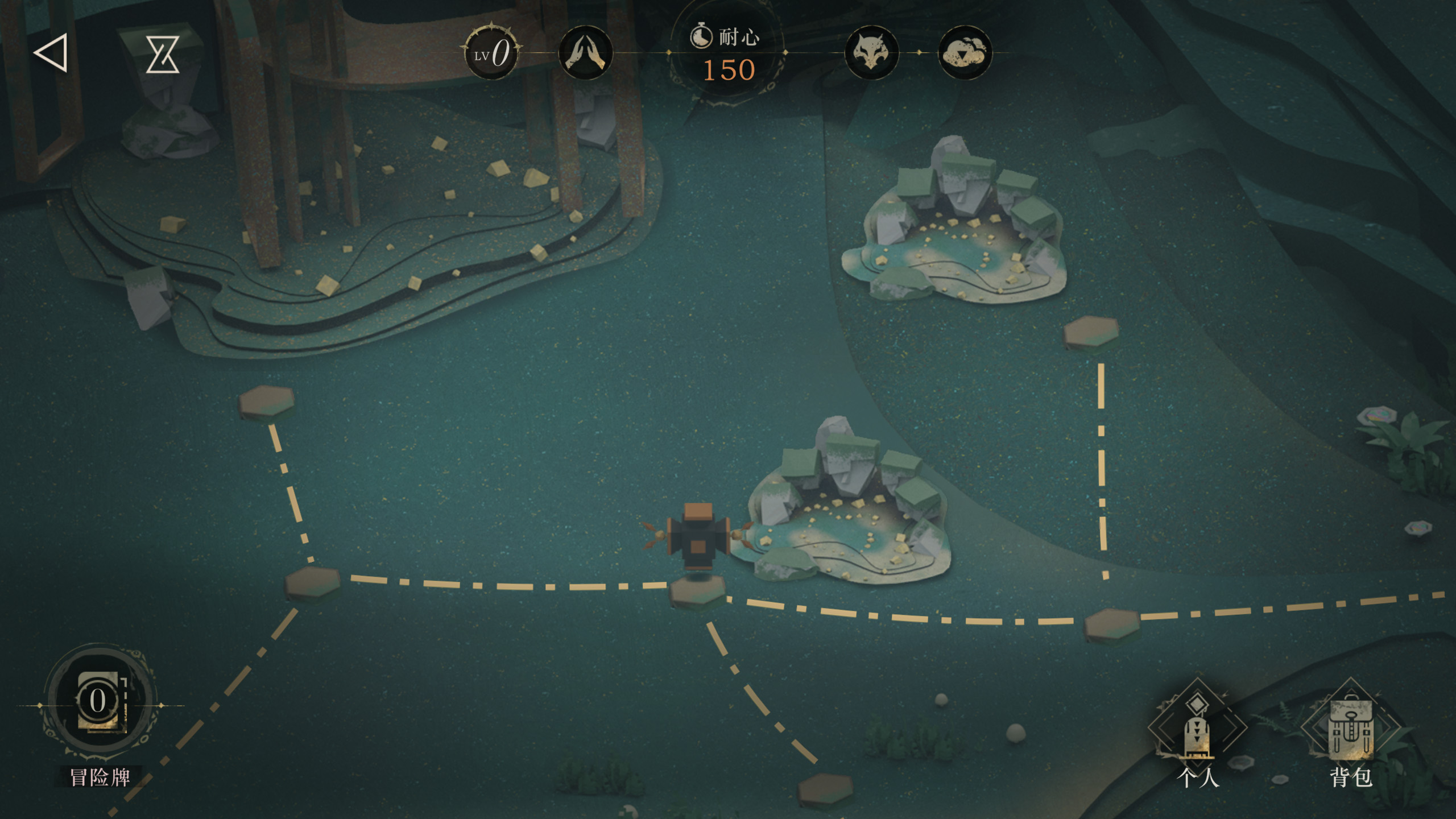
Task: Open the hourglass icon menu
Action: (163, 54)
